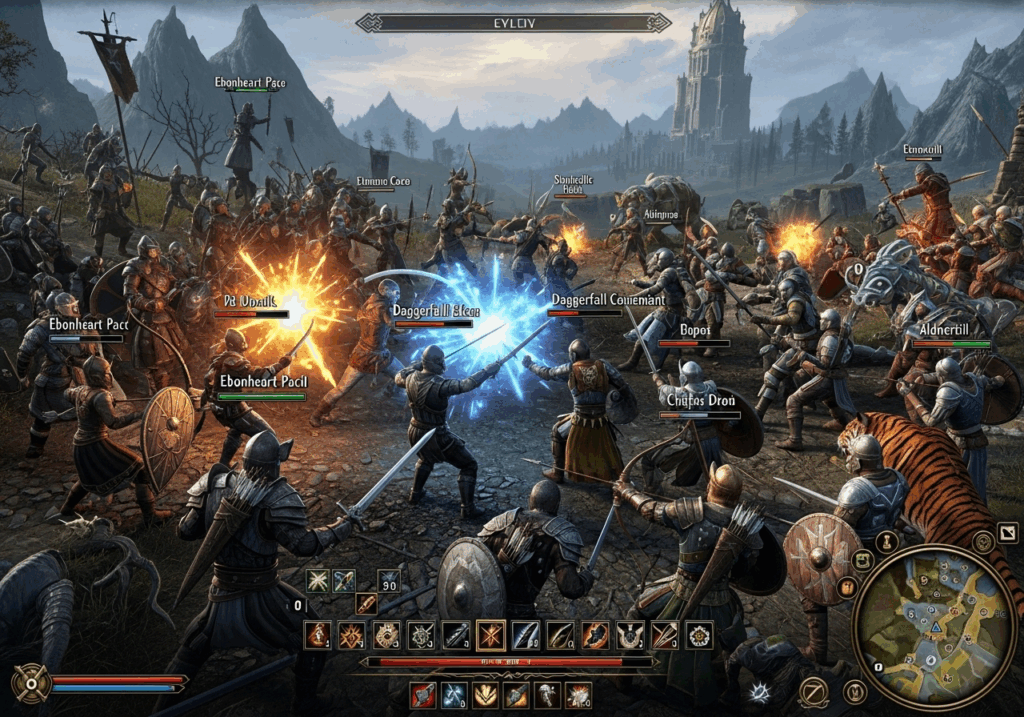
Task: Use the blue crossed-axes quickslot
Action: tap(453, 695)
